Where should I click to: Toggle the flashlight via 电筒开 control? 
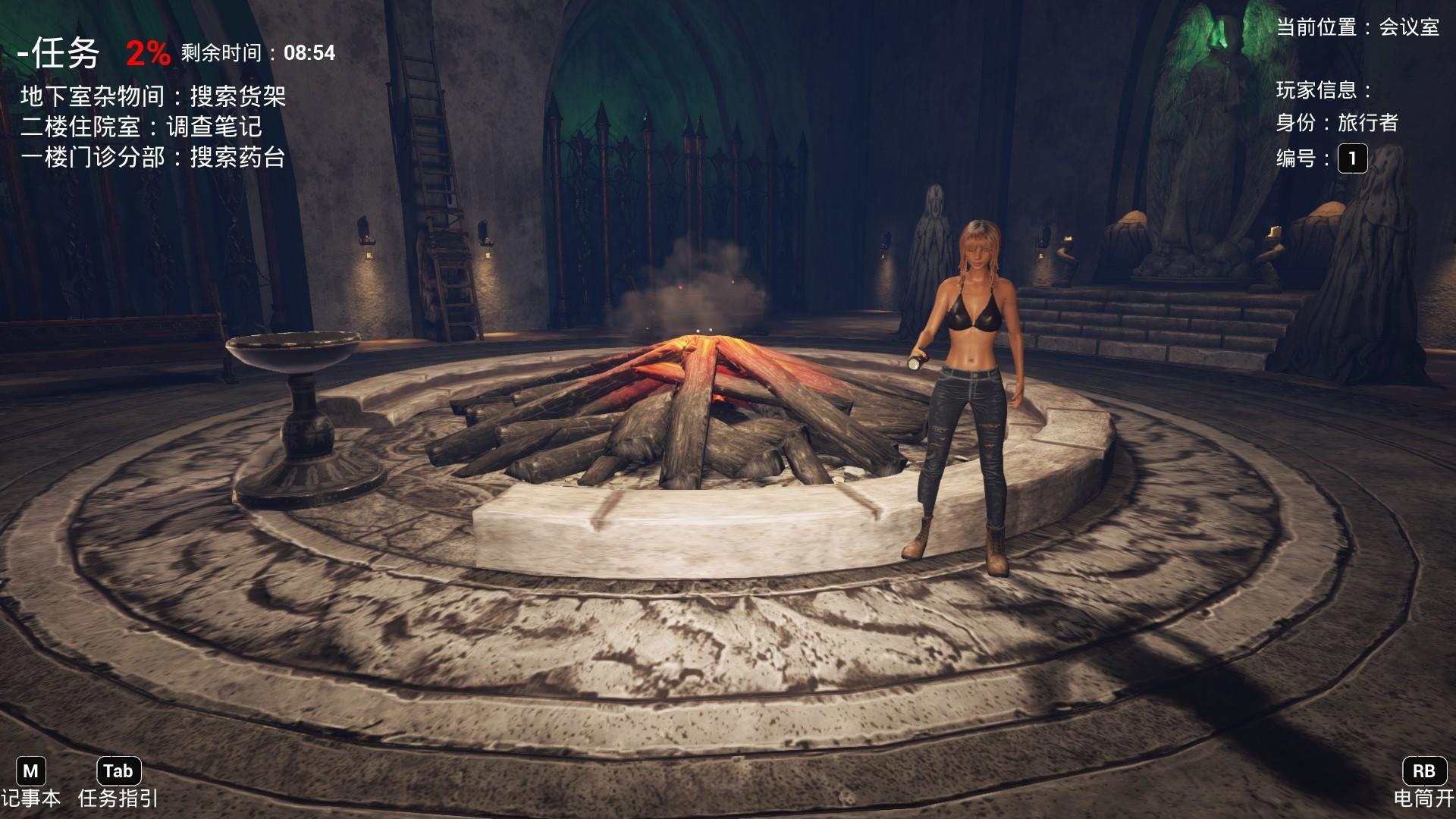1425,798
